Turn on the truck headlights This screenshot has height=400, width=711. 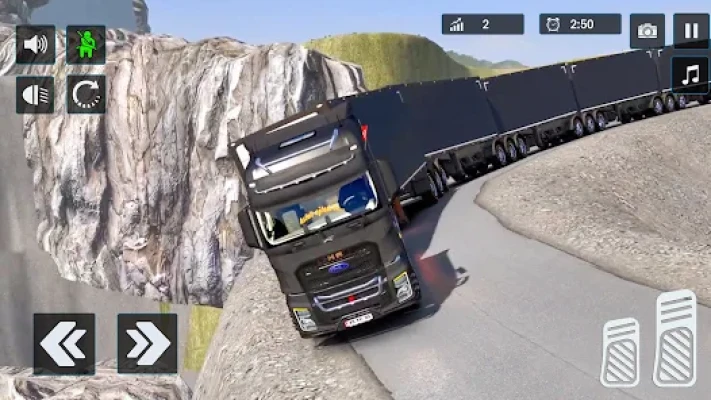pos(35,95)
